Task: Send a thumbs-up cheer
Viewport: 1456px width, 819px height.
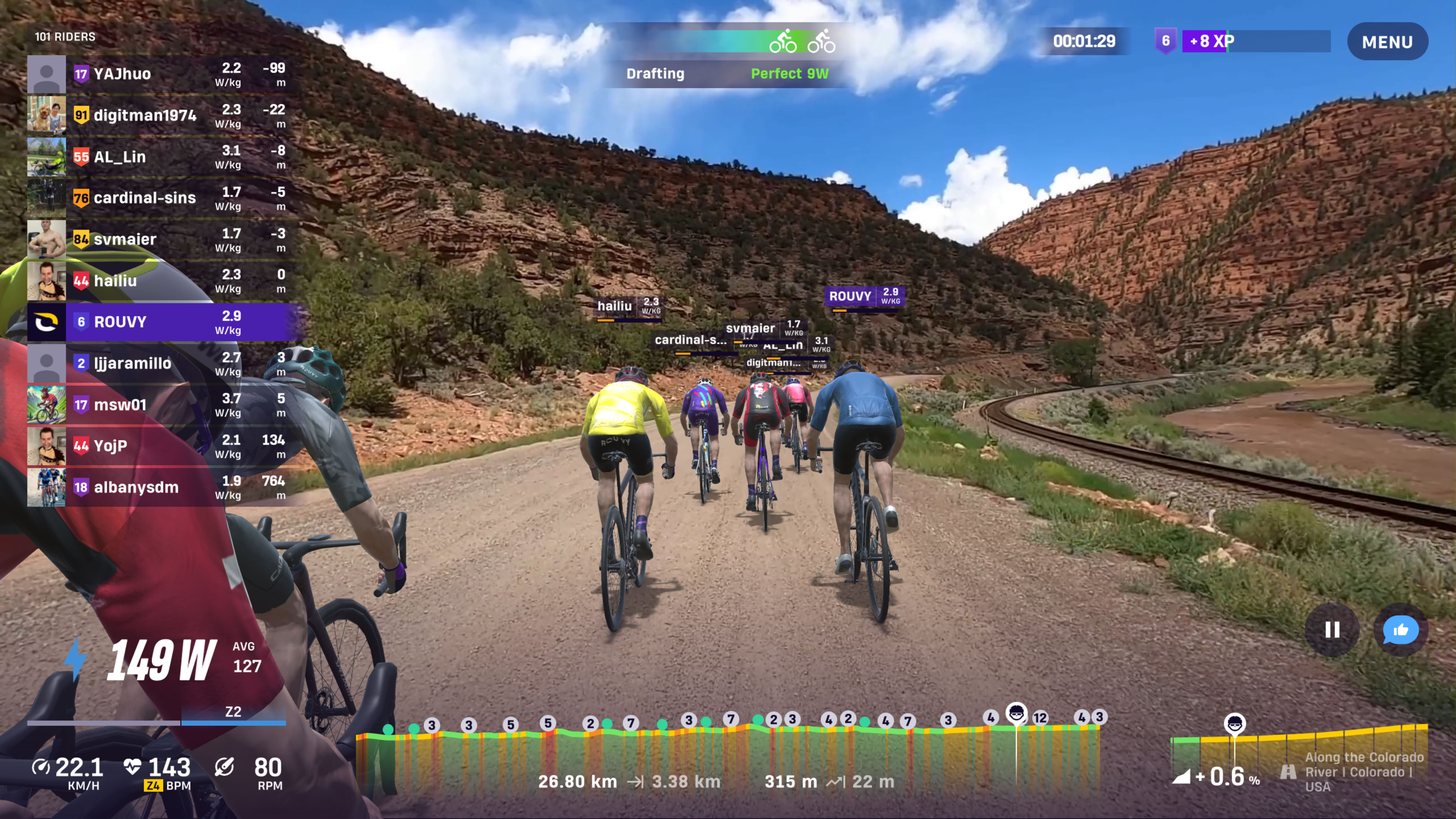Action: click(x=1400, y=630)
